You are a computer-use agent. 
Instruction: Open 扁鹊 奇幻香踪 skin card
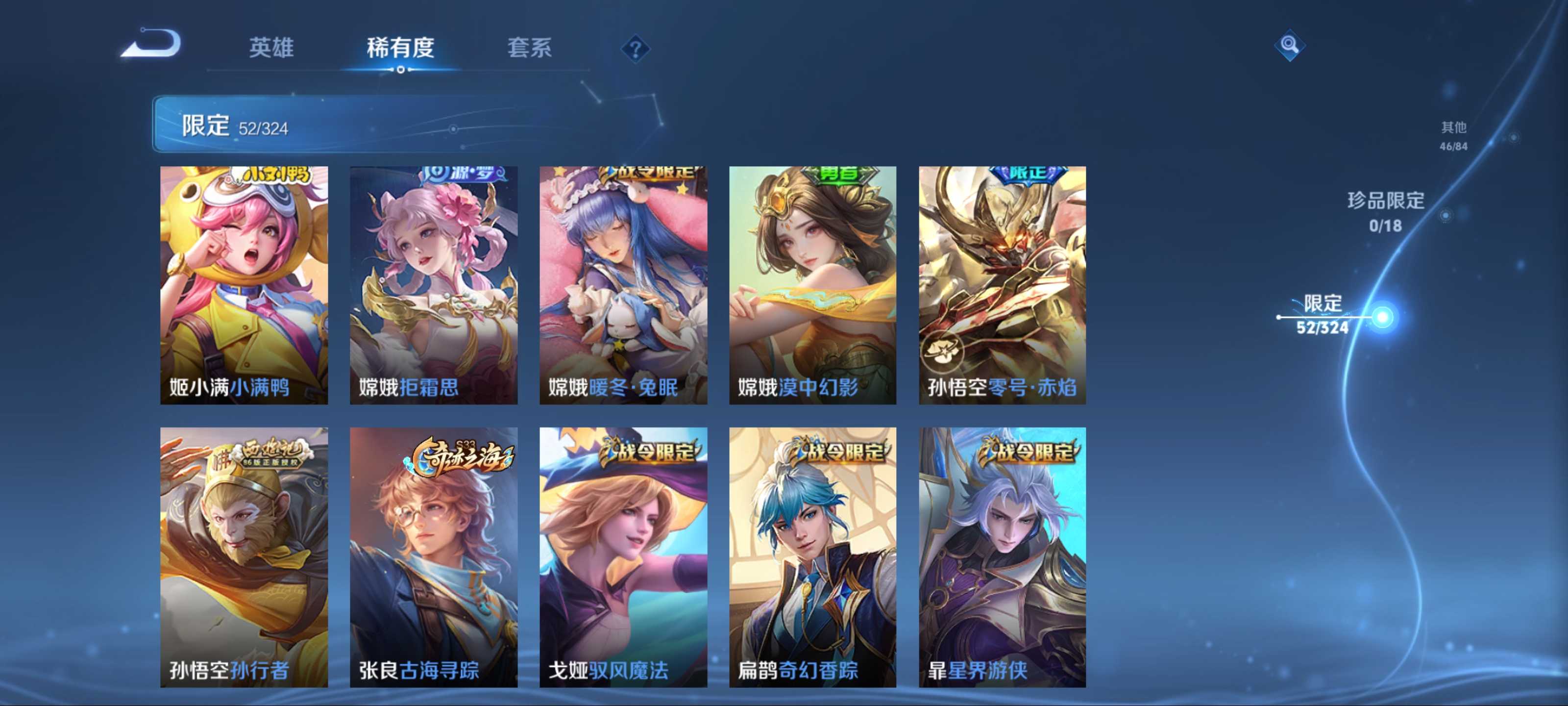click(812, 557)
